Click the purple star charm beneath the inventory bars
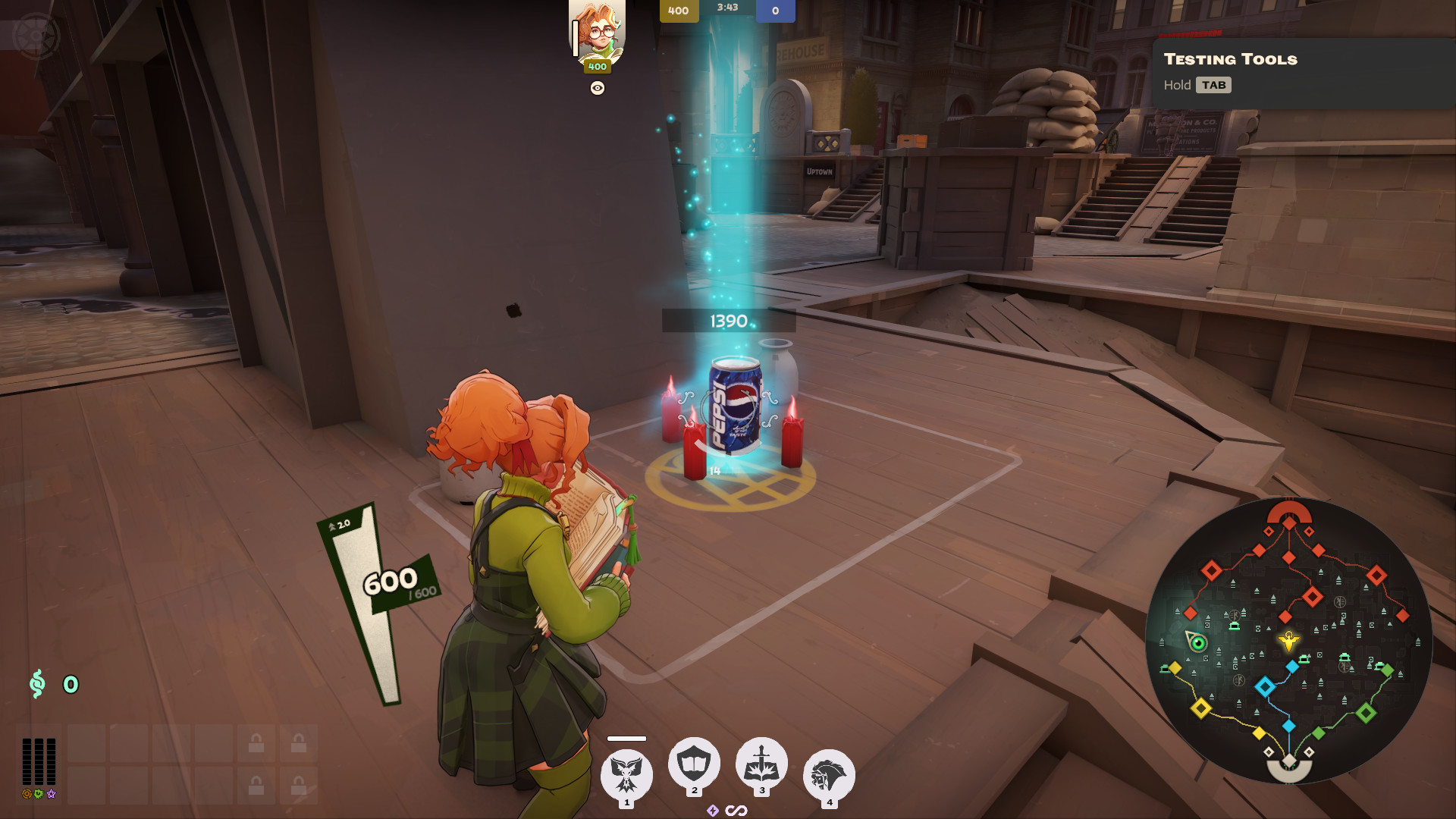Image resolution: width=1456 pixels, height=819 pixels. pos(50,795)
